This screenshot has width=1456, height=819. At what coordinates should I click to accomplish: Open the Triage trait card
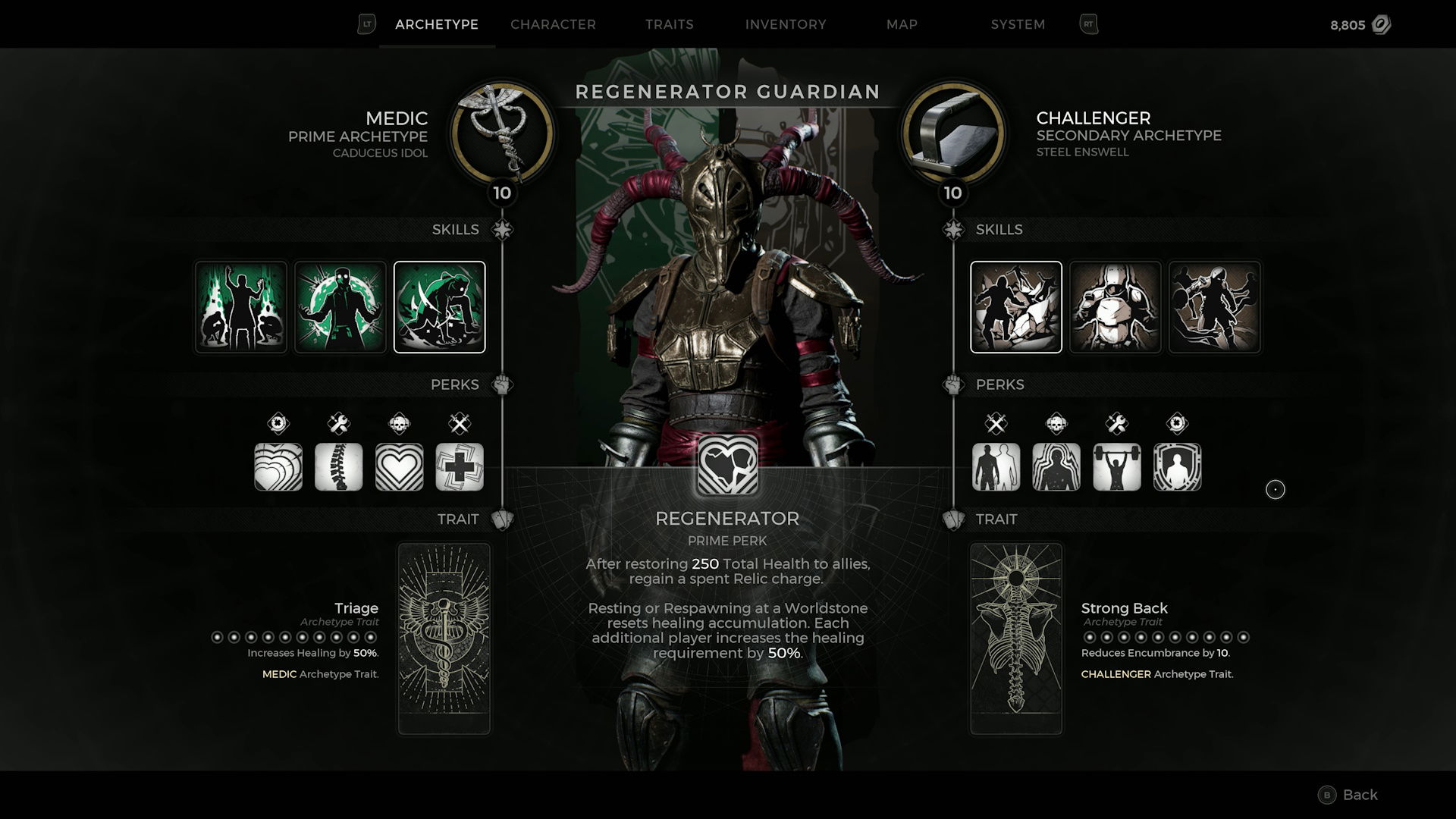pos(444,639)
